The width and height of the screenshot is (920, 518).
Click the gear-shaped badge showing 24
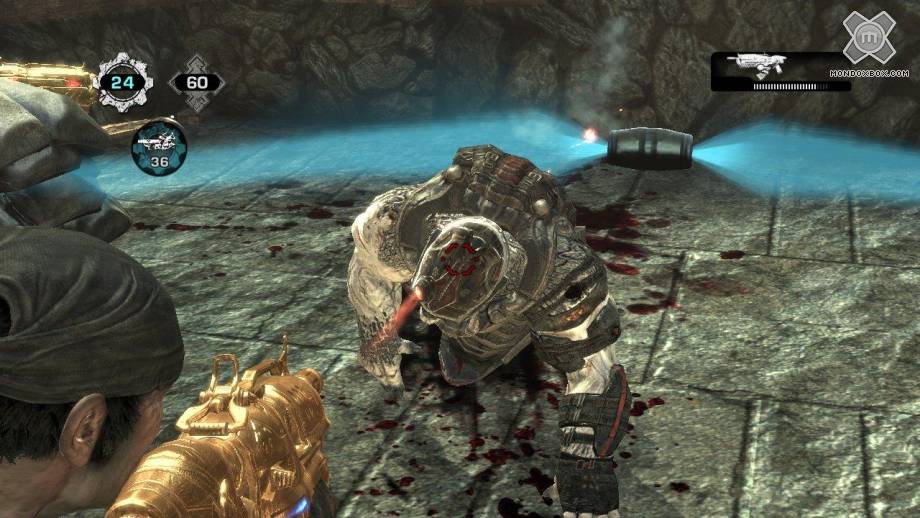[x=123, y=80]
